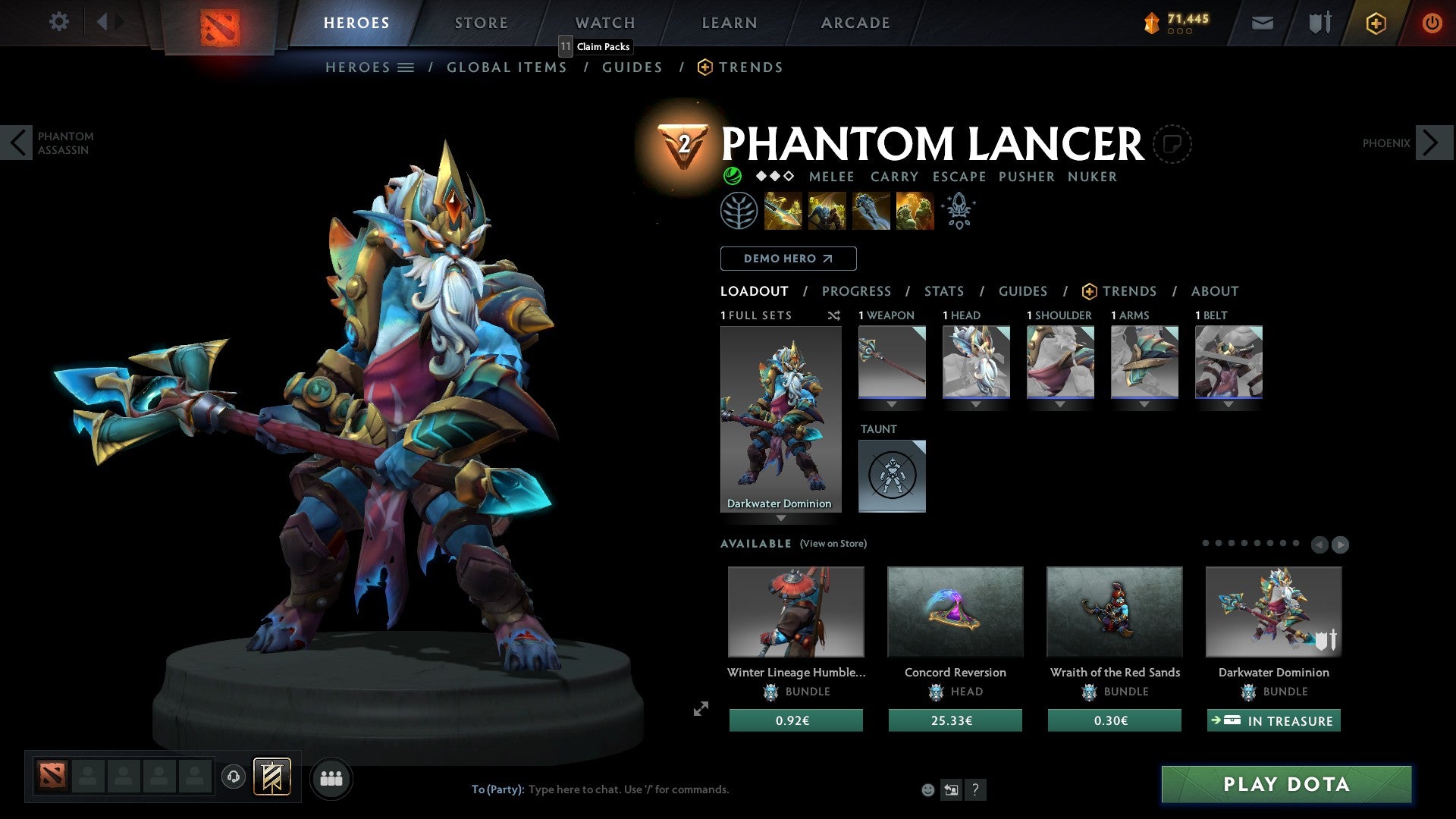Select the Spirit Lance ability icon
This screenshot has width=1456, height=819.
[782, 210]
